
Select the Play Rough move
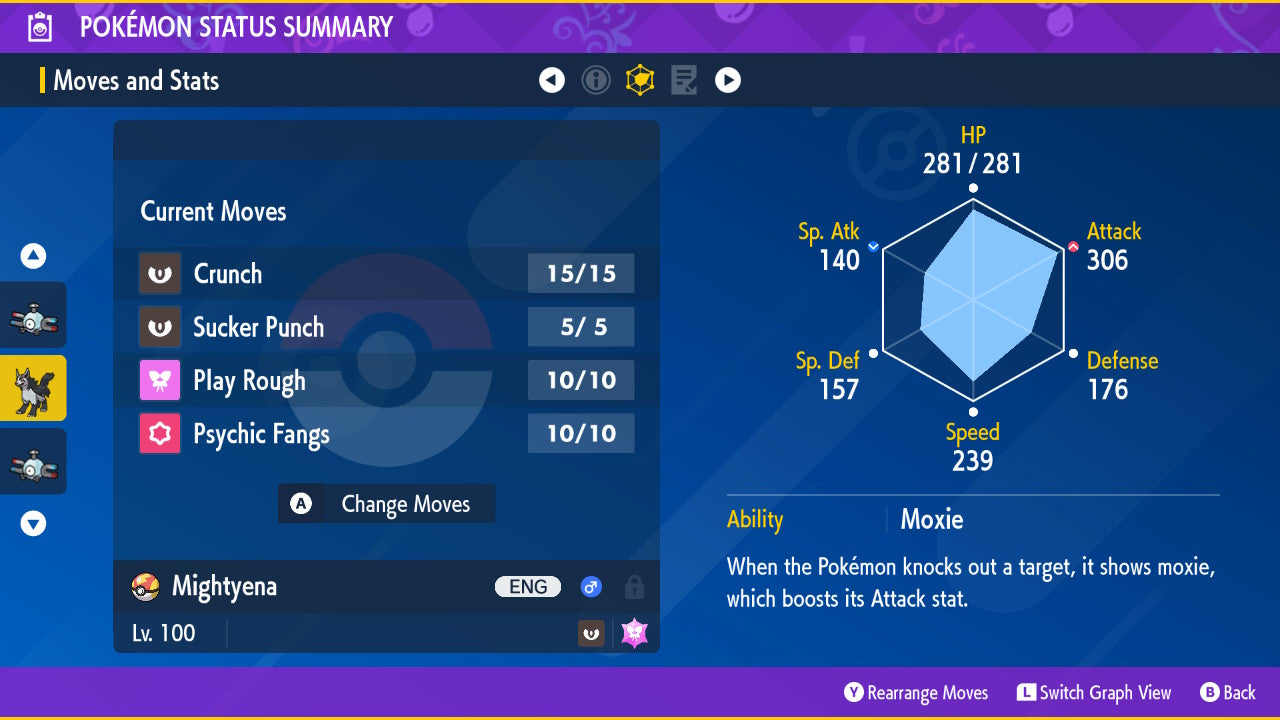[386, 381]
